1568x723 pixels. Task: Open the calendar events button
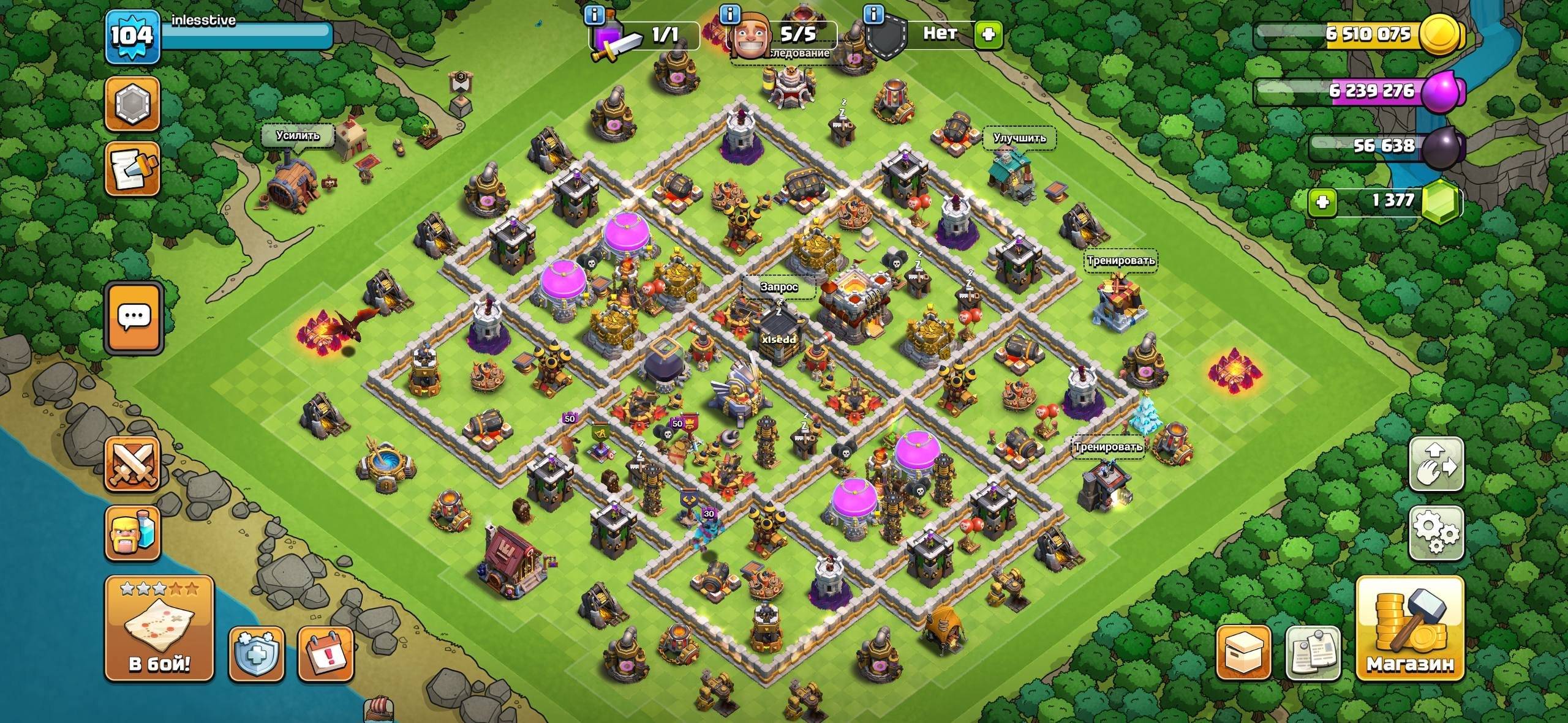(x=325, y=653)
